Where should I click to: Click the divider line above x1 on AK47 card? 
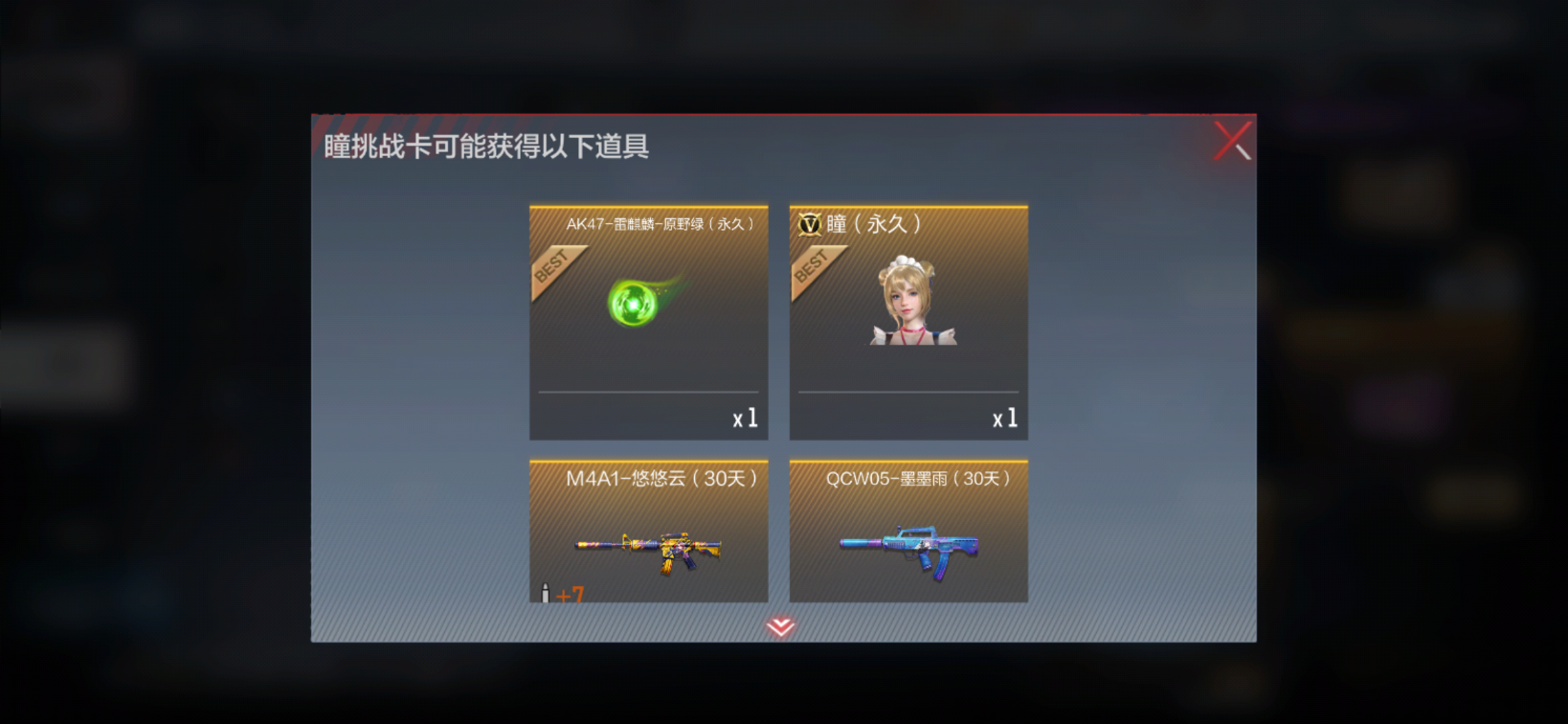(x=647, y=391)
